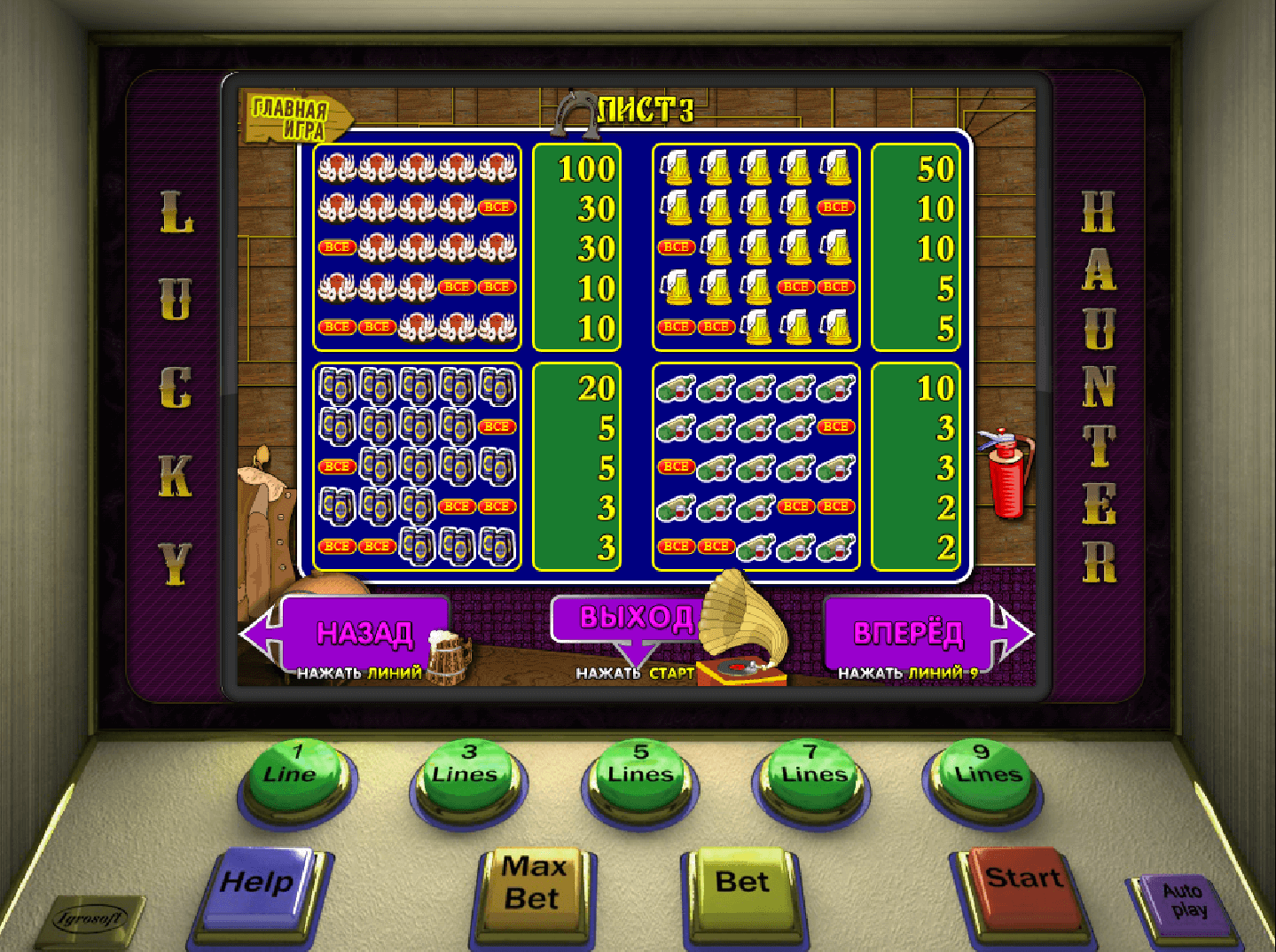Advance to the next page with ВПЕРЁД
The height and width of the screenshot is (952, 1276).
click(x=908, y=632)
